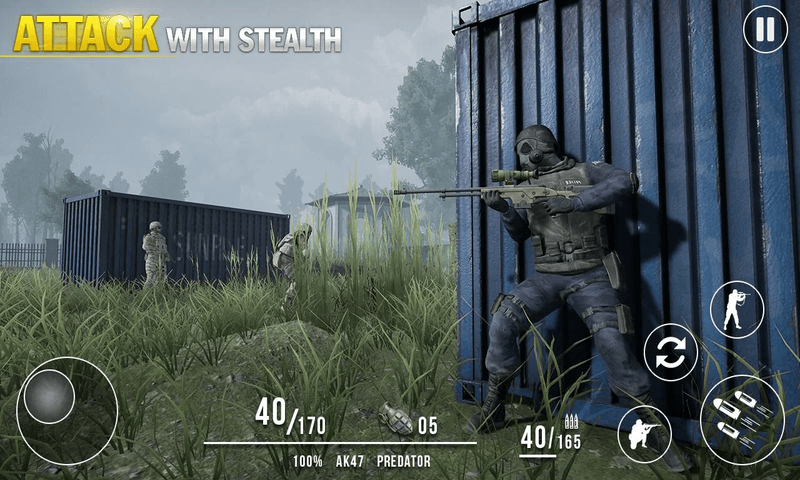Tap the circular arrows reload button
Screen dimensions: 800x480
[x=670, y=352]
